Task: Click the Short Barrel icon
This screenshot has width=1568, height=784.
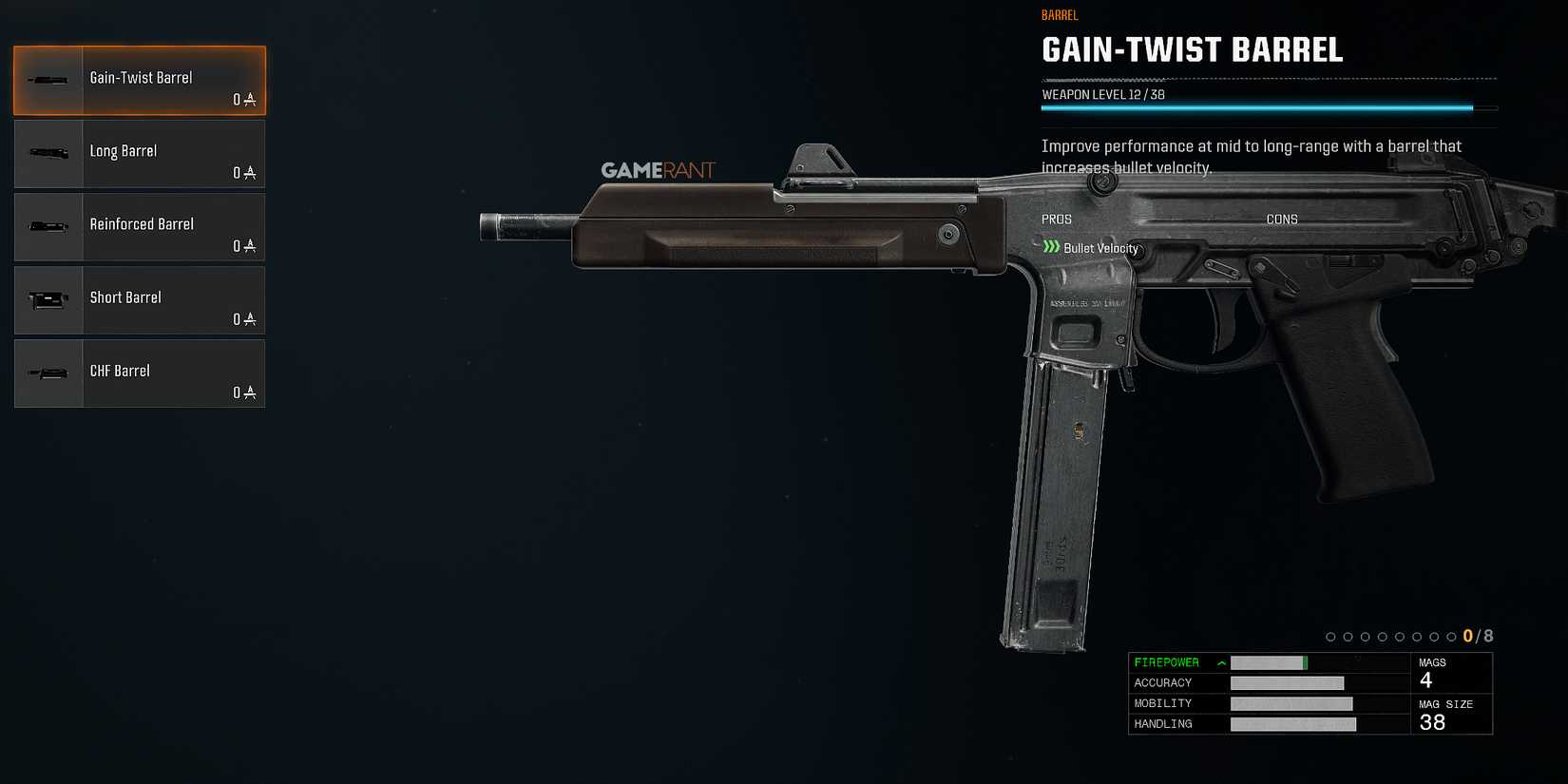Action: (x=48, y=299)
